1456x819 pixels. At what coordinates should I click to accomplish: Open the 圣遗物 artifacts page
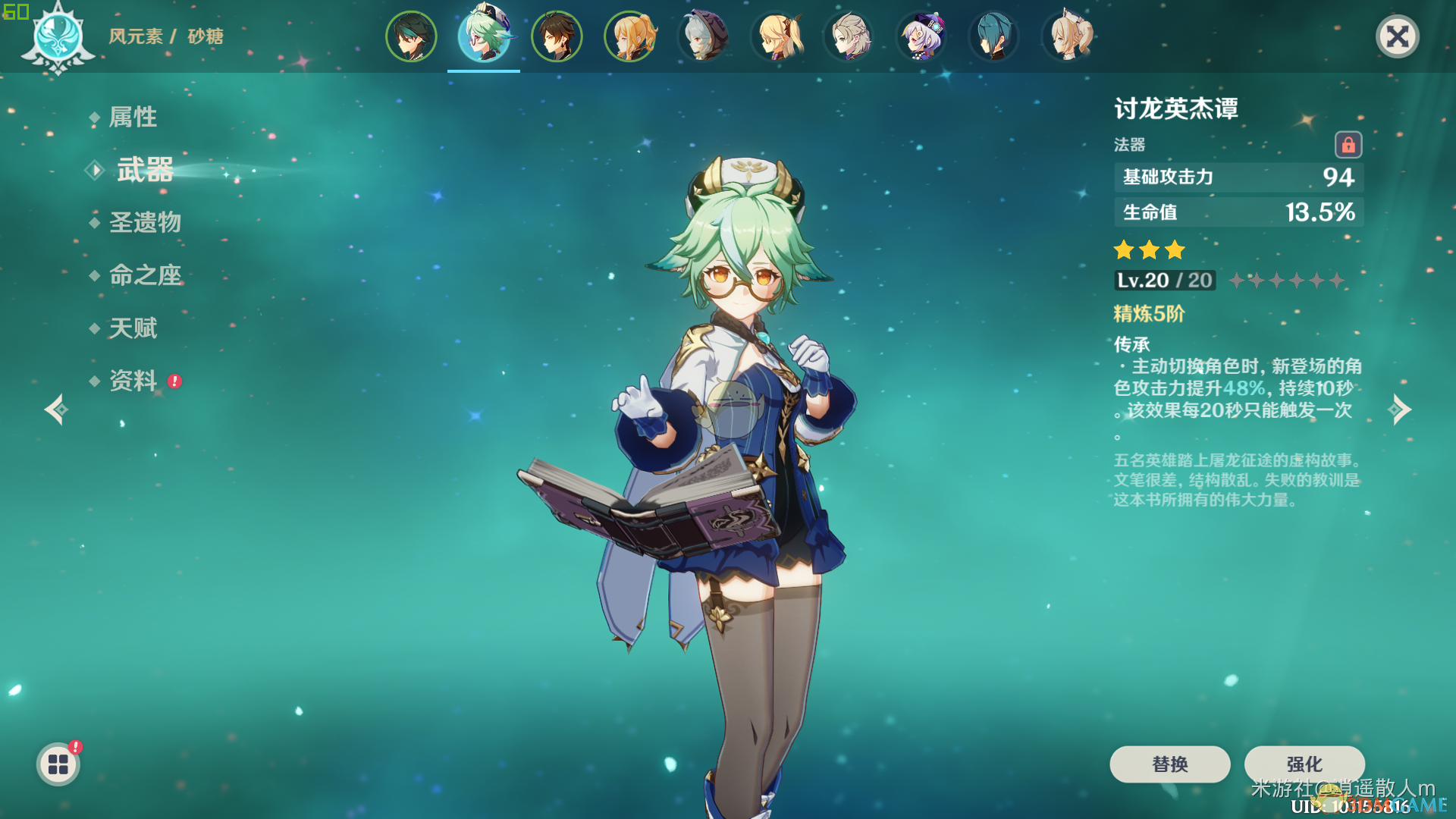[x=145, y=222]
